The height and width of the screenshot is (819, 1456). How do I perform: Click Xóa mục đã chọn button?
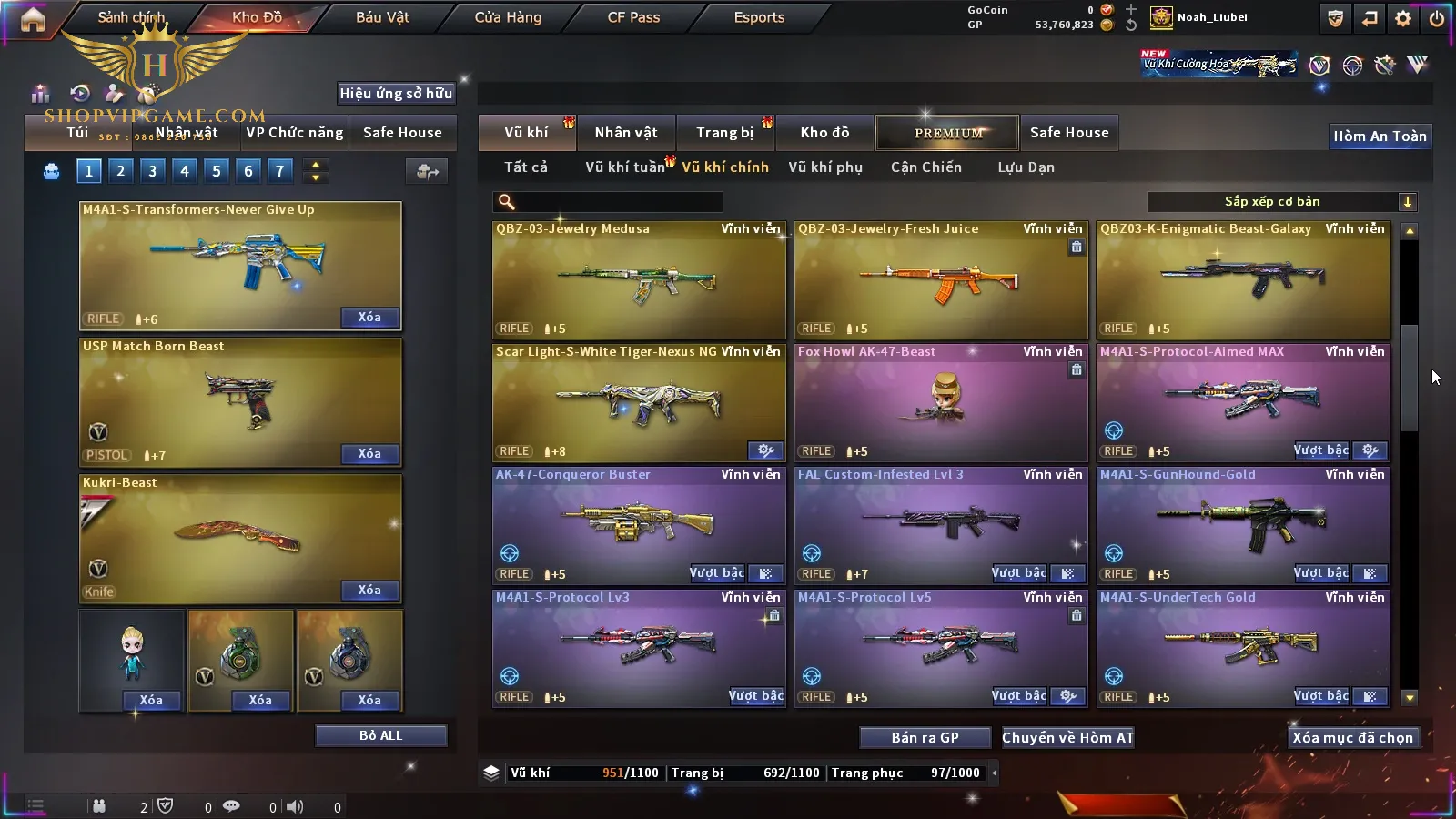[1352, 738]
